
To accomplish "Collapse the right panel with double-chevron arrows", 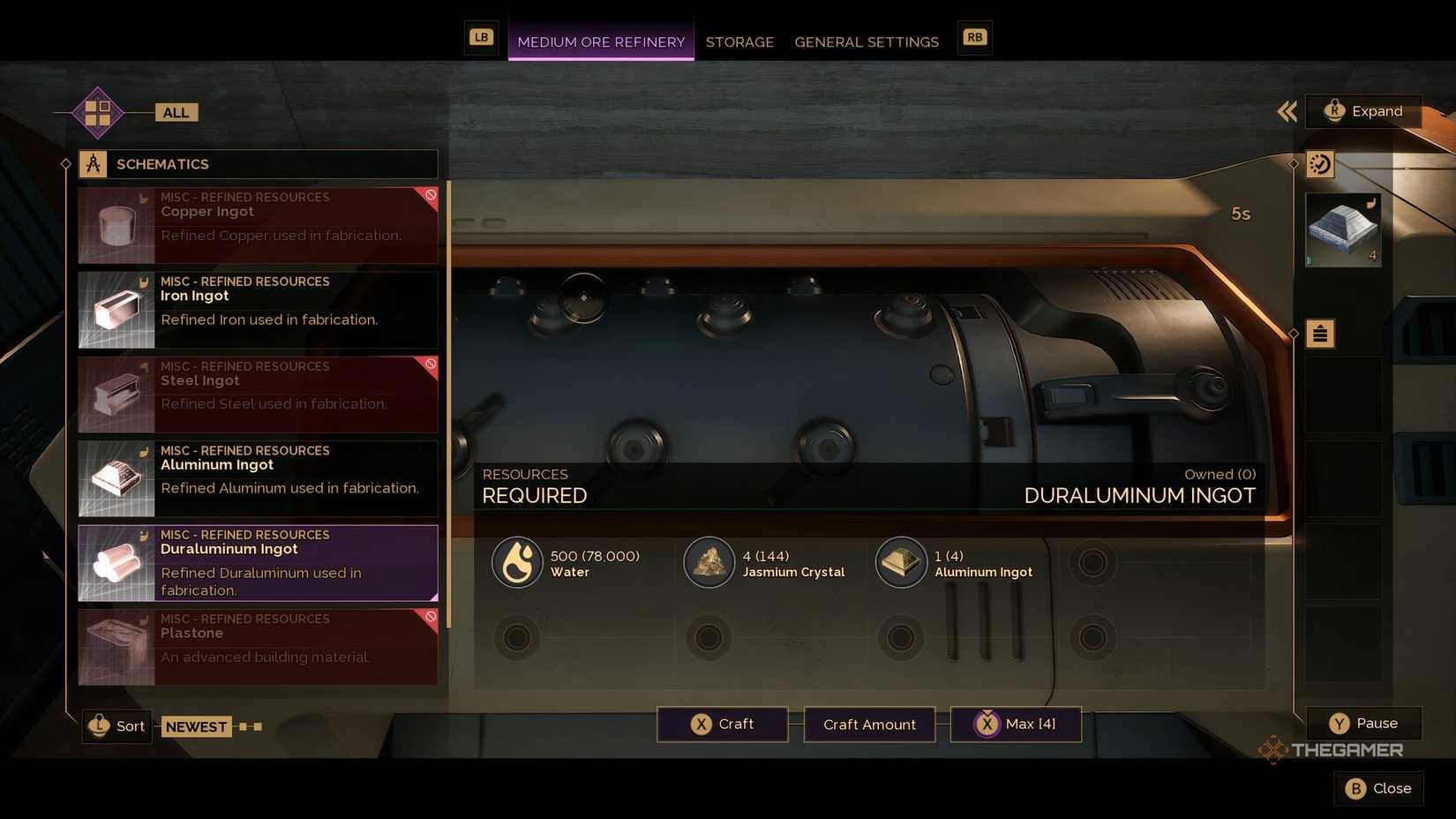I will (x=1287, y=111).
